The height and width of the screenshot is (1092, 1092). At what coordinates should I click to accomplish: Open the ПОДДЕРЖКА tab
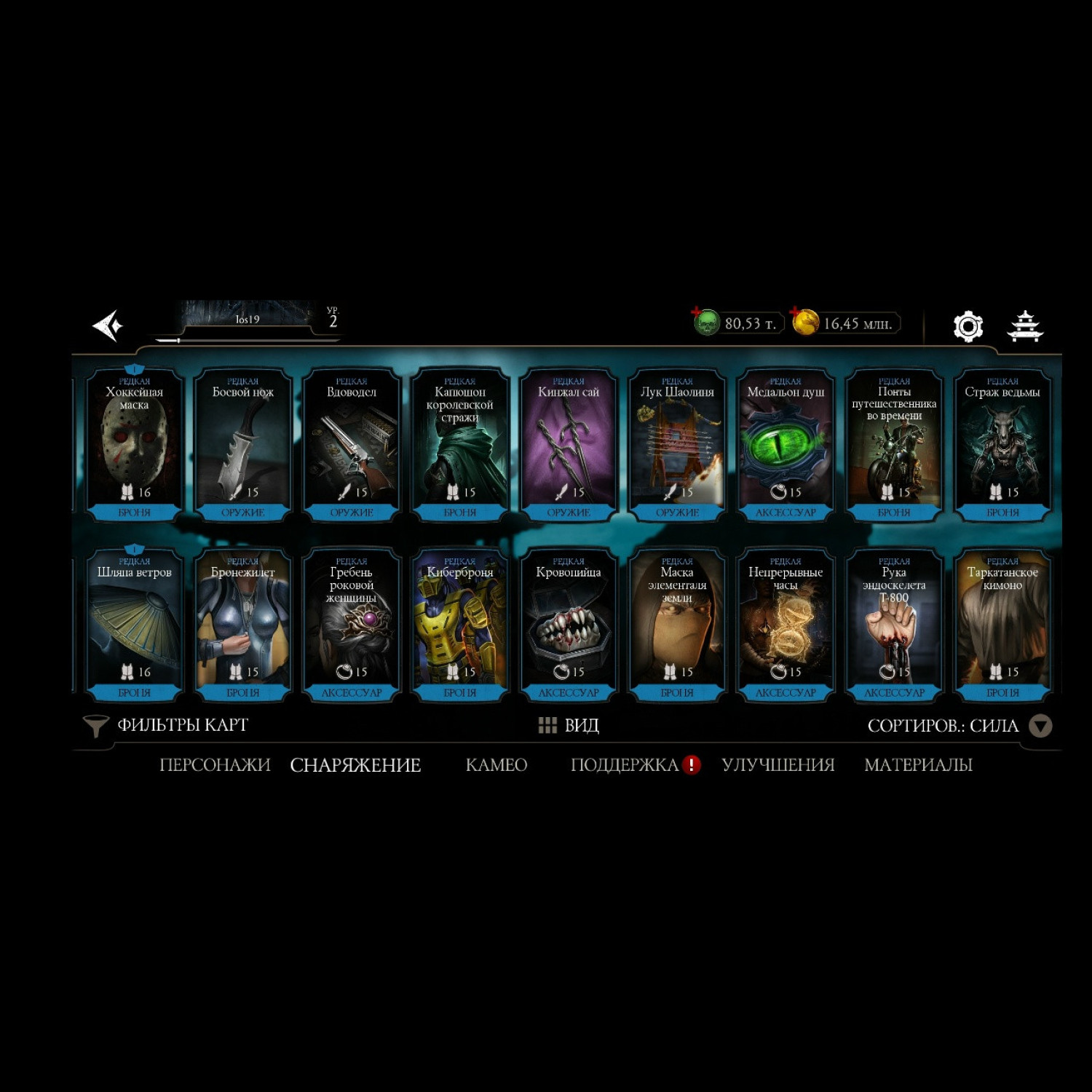[x=625, y=765]
